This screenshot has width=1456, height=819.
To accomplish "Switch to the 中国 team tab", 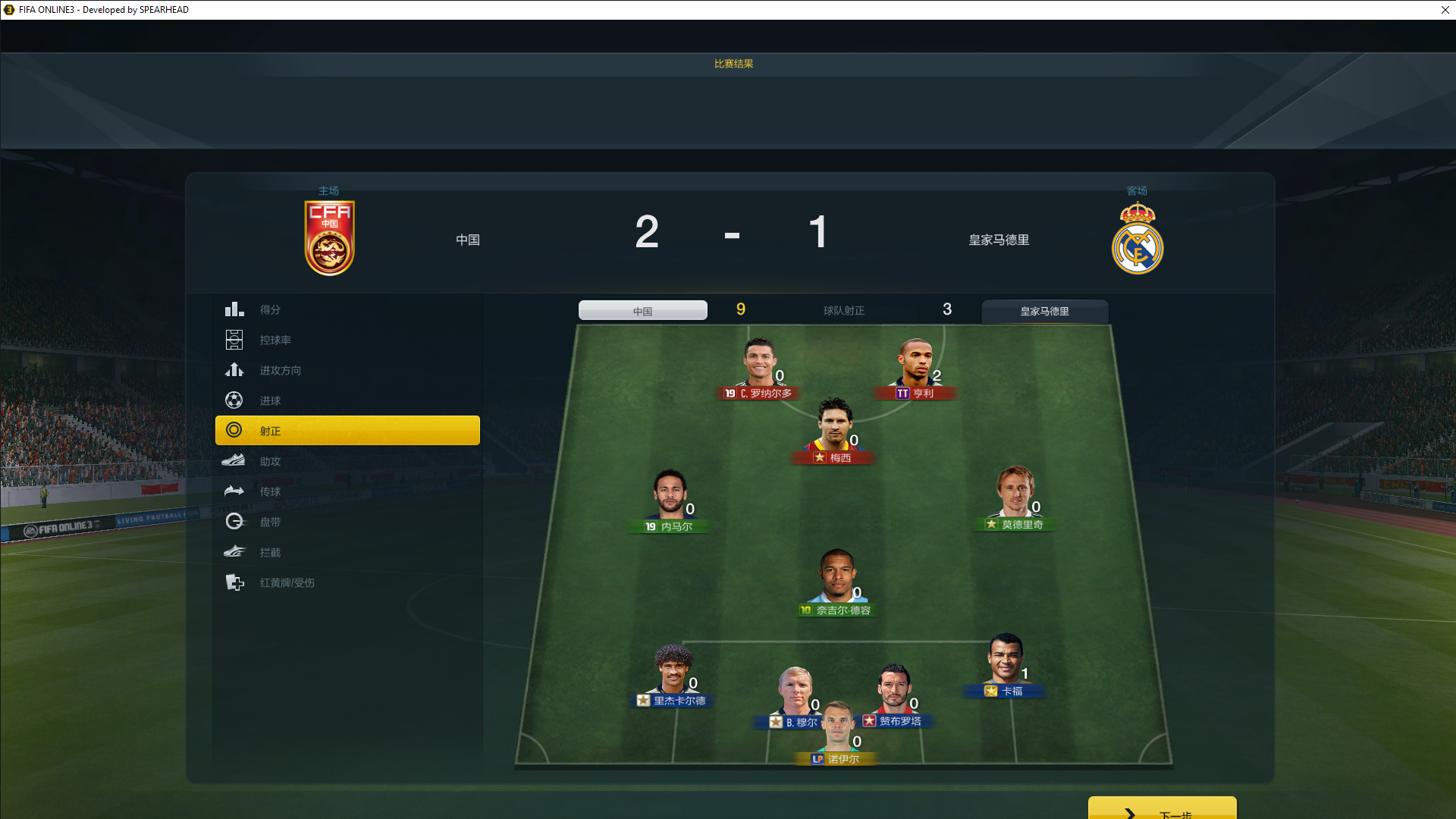I will 642,311.
